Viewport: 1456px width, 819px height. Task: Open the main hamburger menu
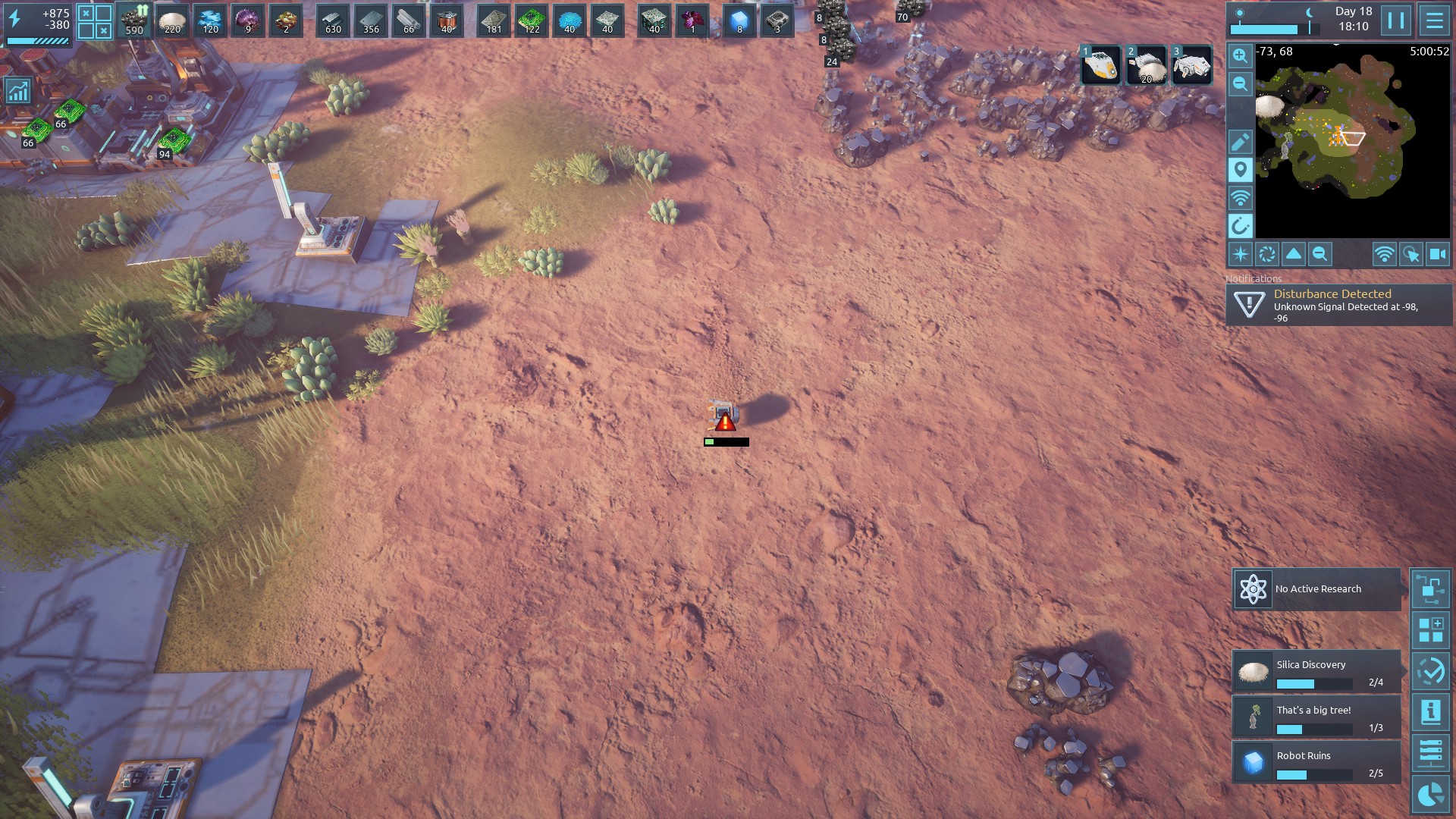pos(1434,20)
